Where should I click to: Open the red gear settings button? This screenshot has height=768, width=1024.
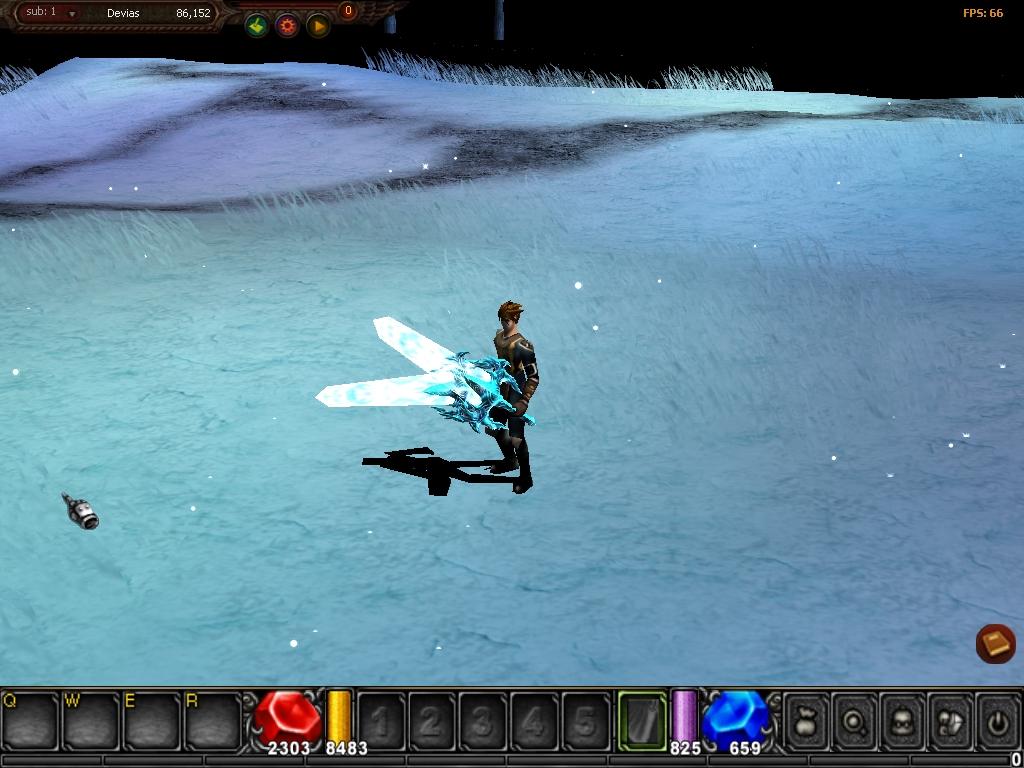pos(288,26)
